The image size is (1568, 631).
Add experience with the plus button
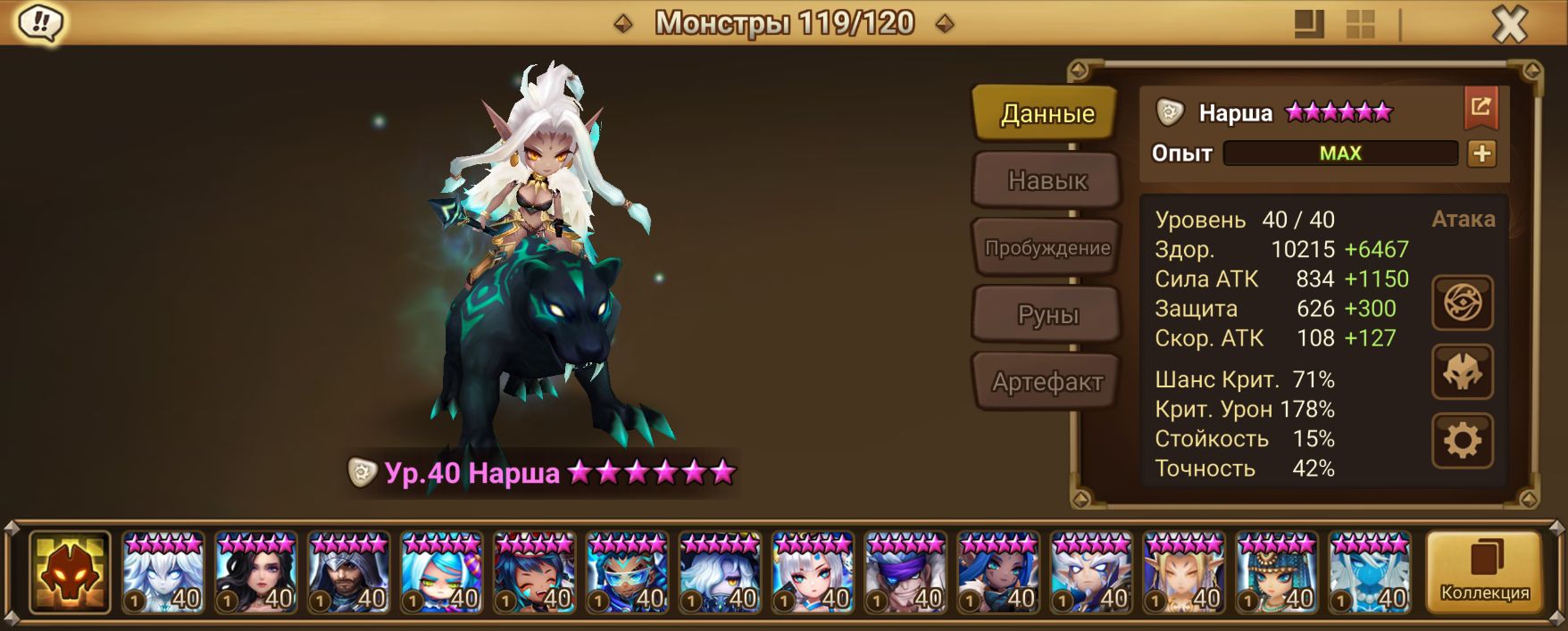[1481, 154]
